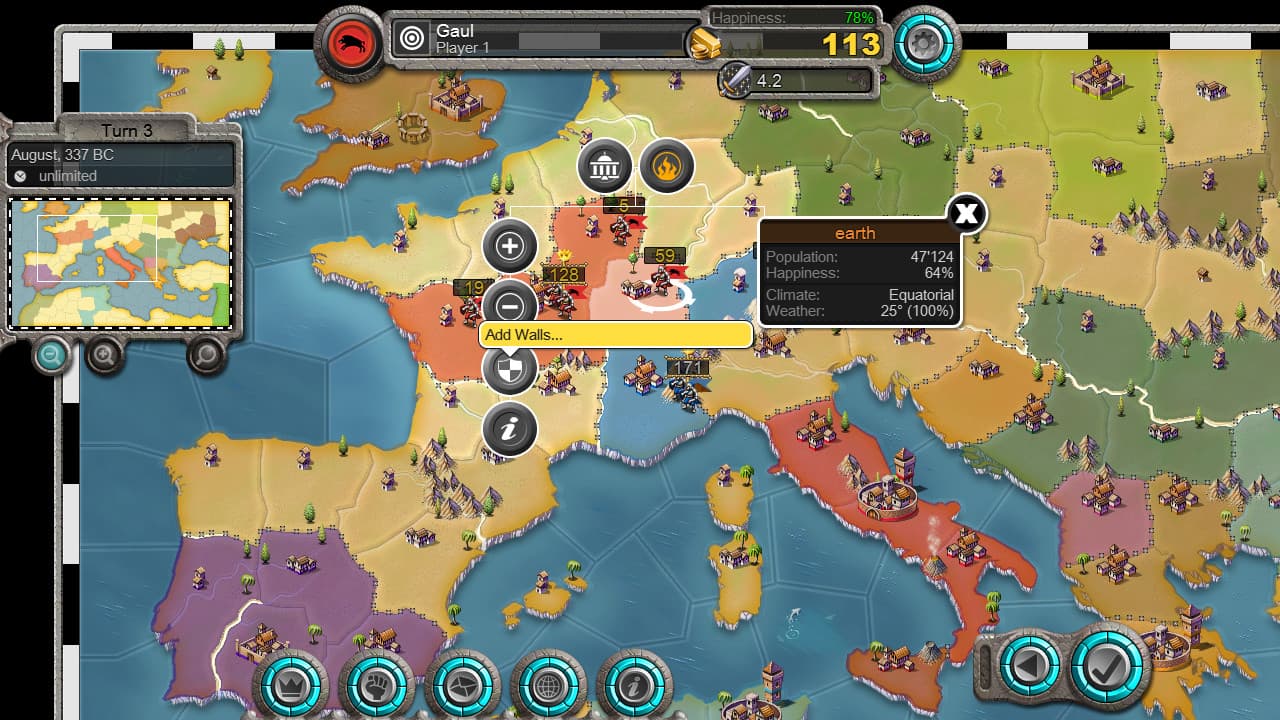
Task: Open the fist military actions icon
Action: click(375, 684)
